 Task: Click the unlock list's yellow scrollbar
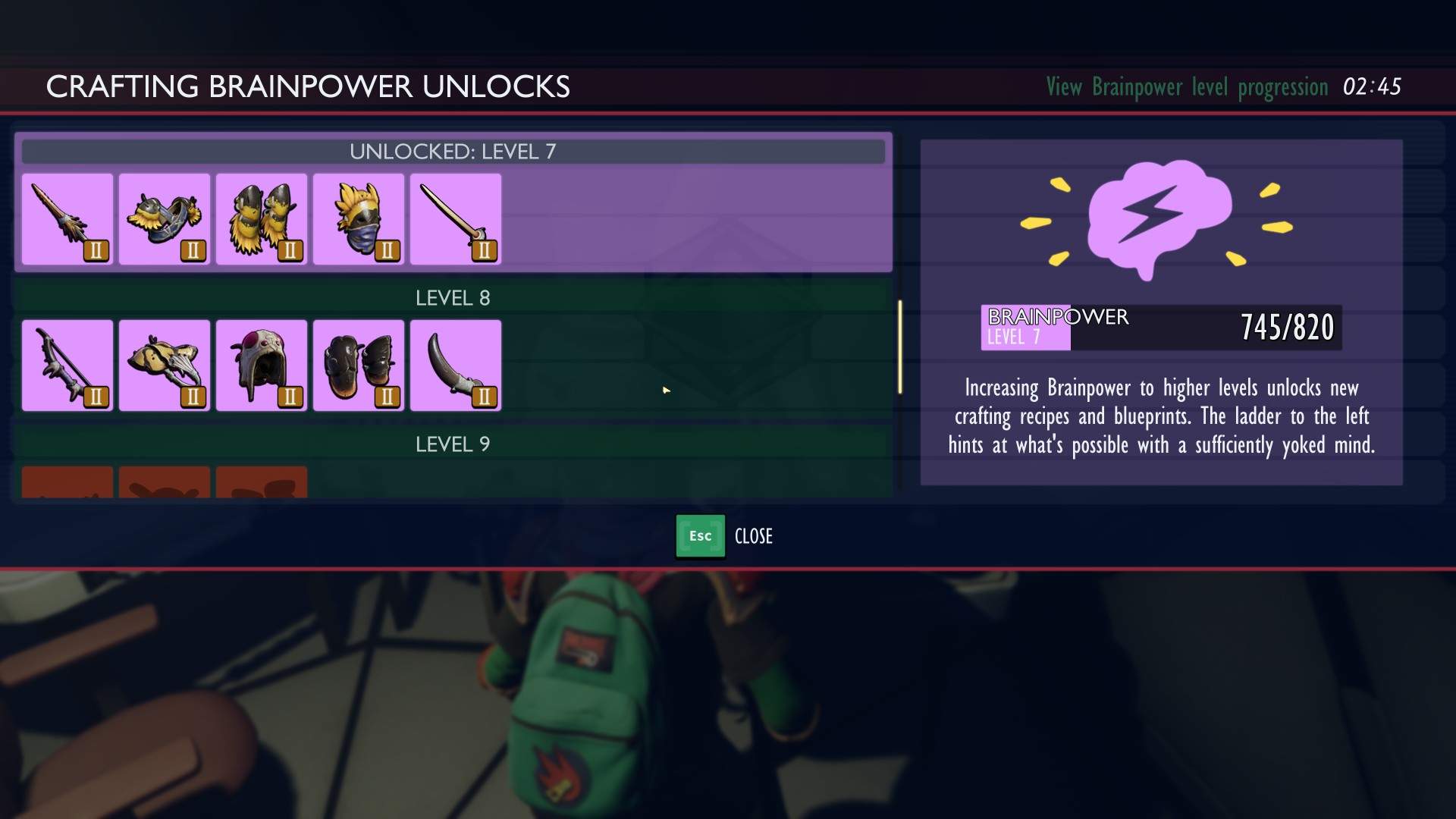pyautogui.click(x=900, y=347)
